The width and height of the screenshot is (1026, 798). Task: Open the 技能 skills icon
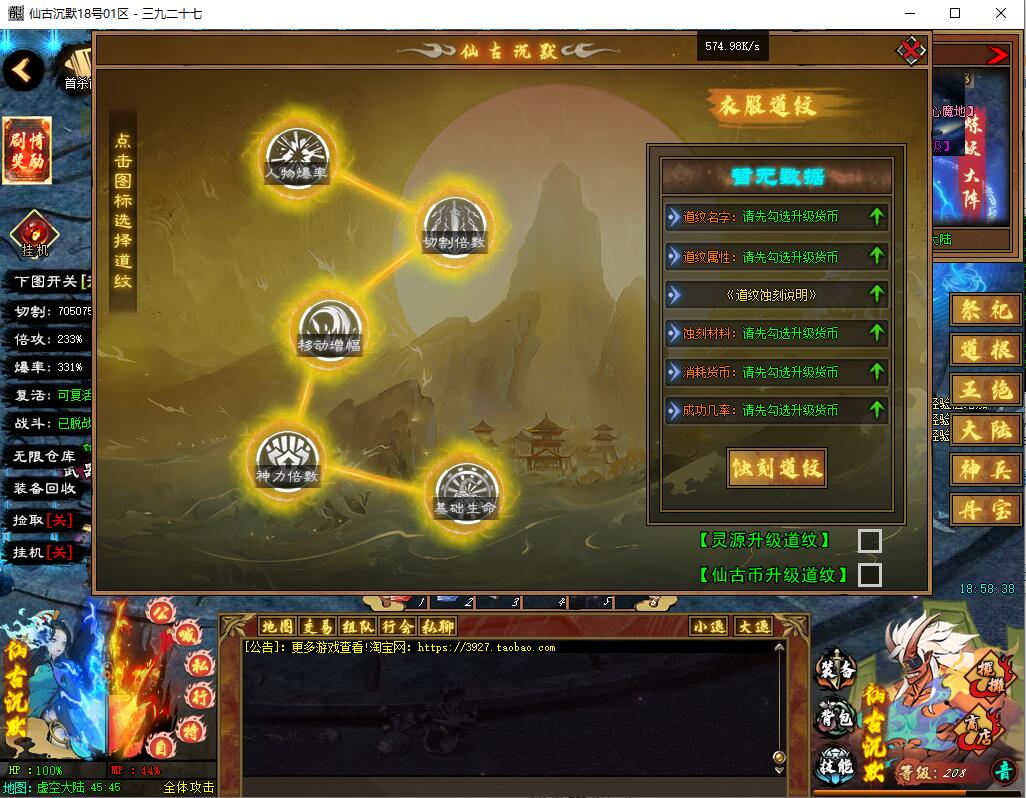pos(836,765)
